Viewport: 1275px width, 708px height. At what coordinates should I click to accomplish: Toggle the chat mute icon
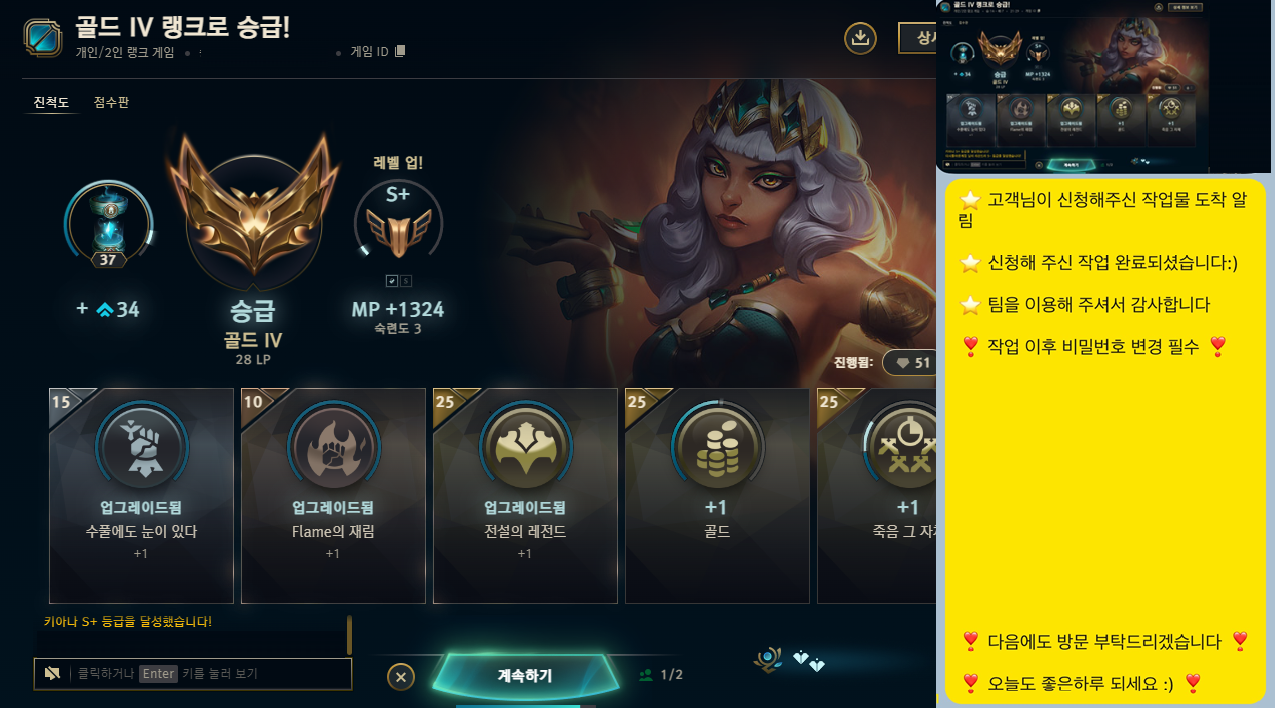[x=52, y=674]
